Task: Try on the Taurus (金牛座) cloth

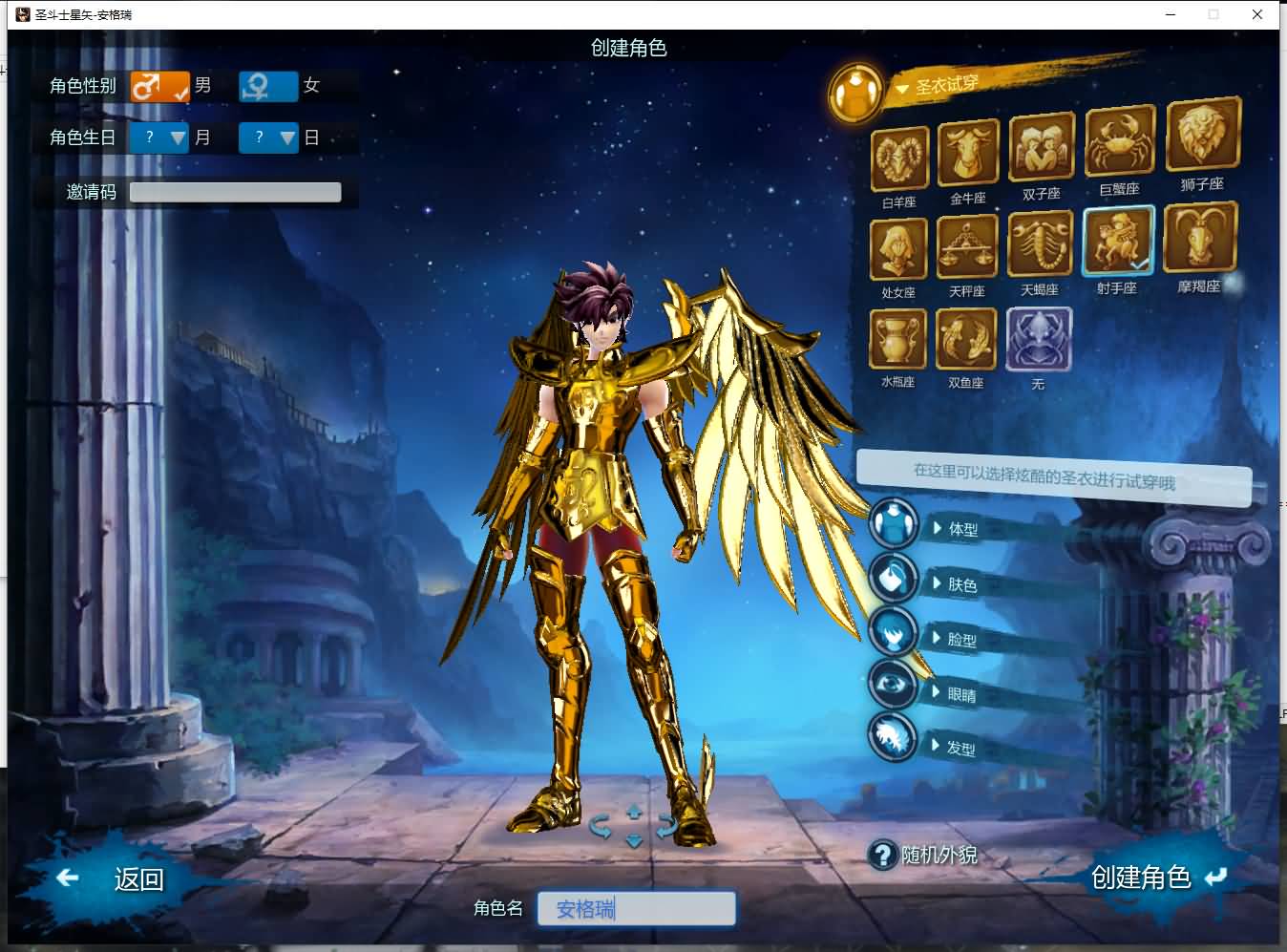Action: pyautogui.click(x=968, y=153)
